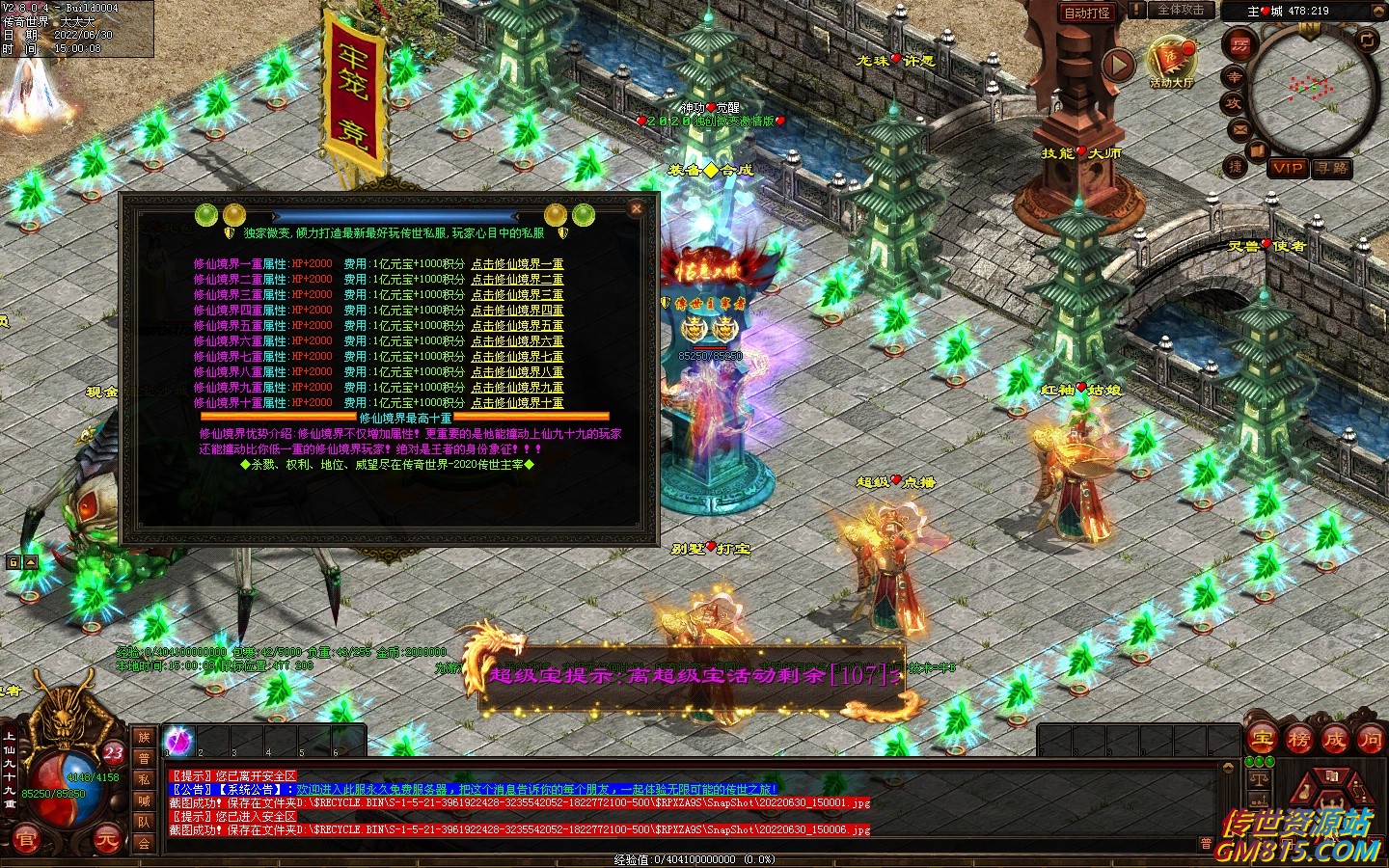
Task: Open the 榜 ranking button
Action: (1298, 740)
